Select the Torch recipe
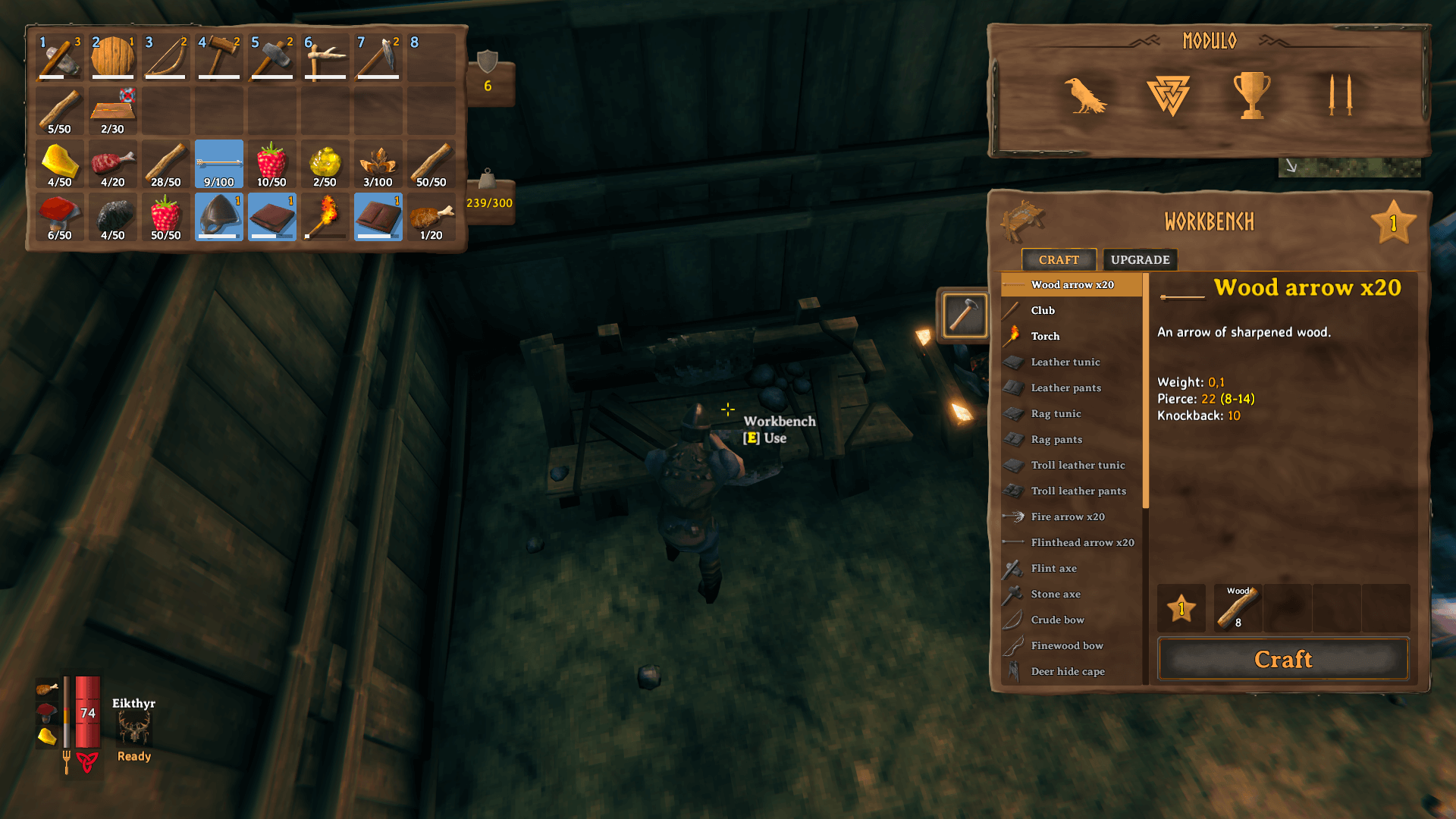The image size is (1456, 819). click(1045, 336)
